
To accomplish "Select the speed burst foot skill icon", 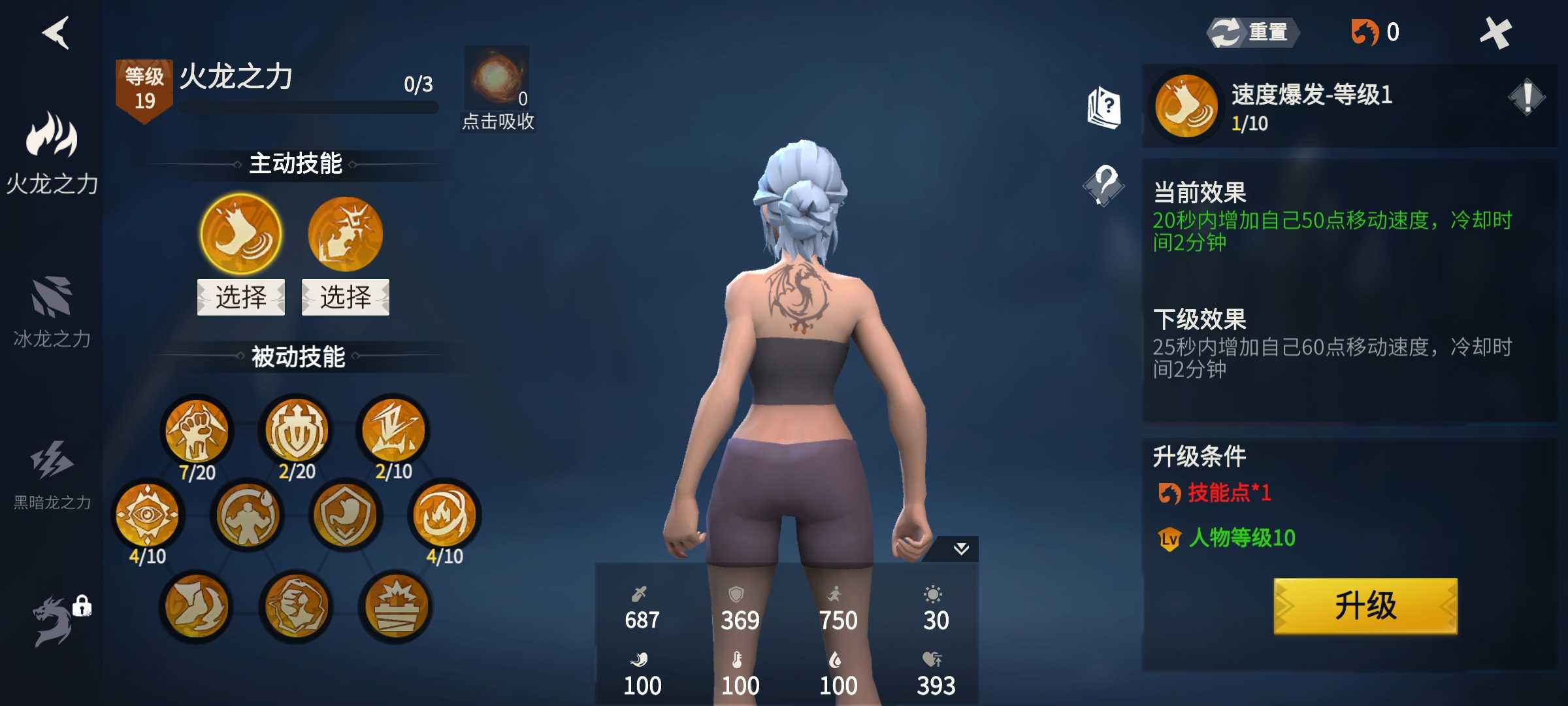I will pyautogui.click(x=241, y=234).
